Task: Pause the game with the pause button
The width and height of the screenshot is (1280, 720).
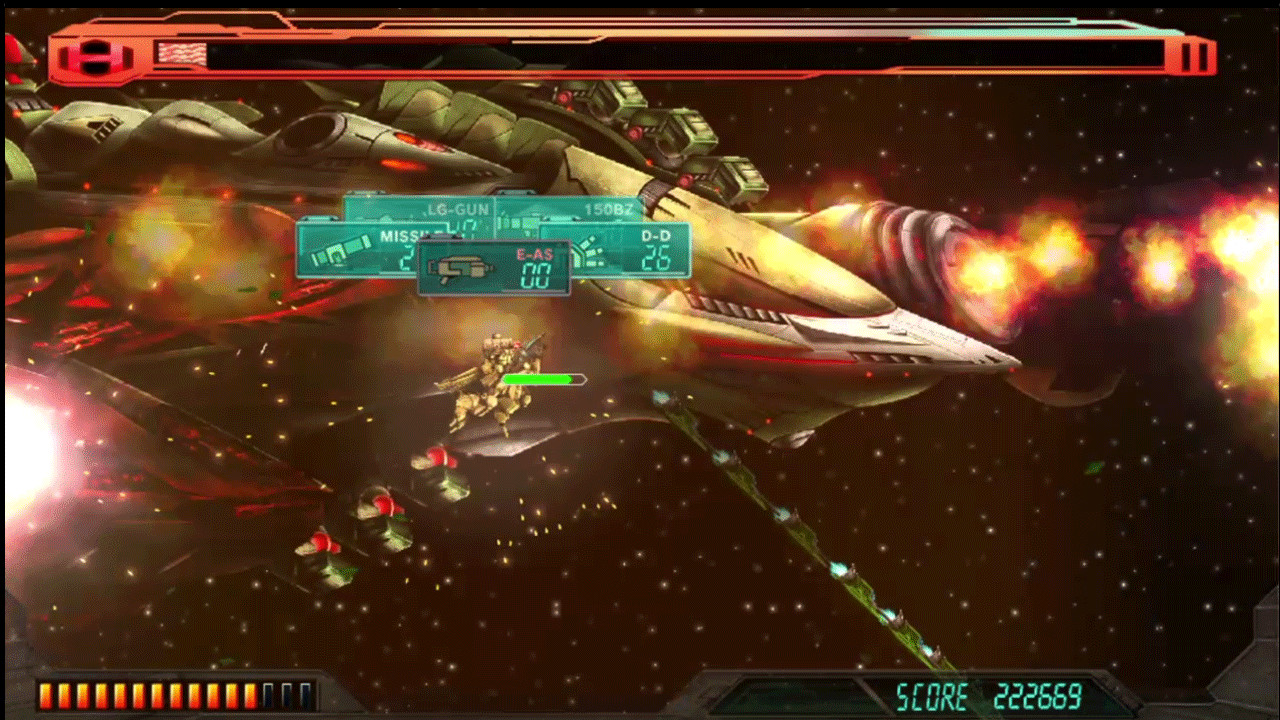Action: 1194,56
